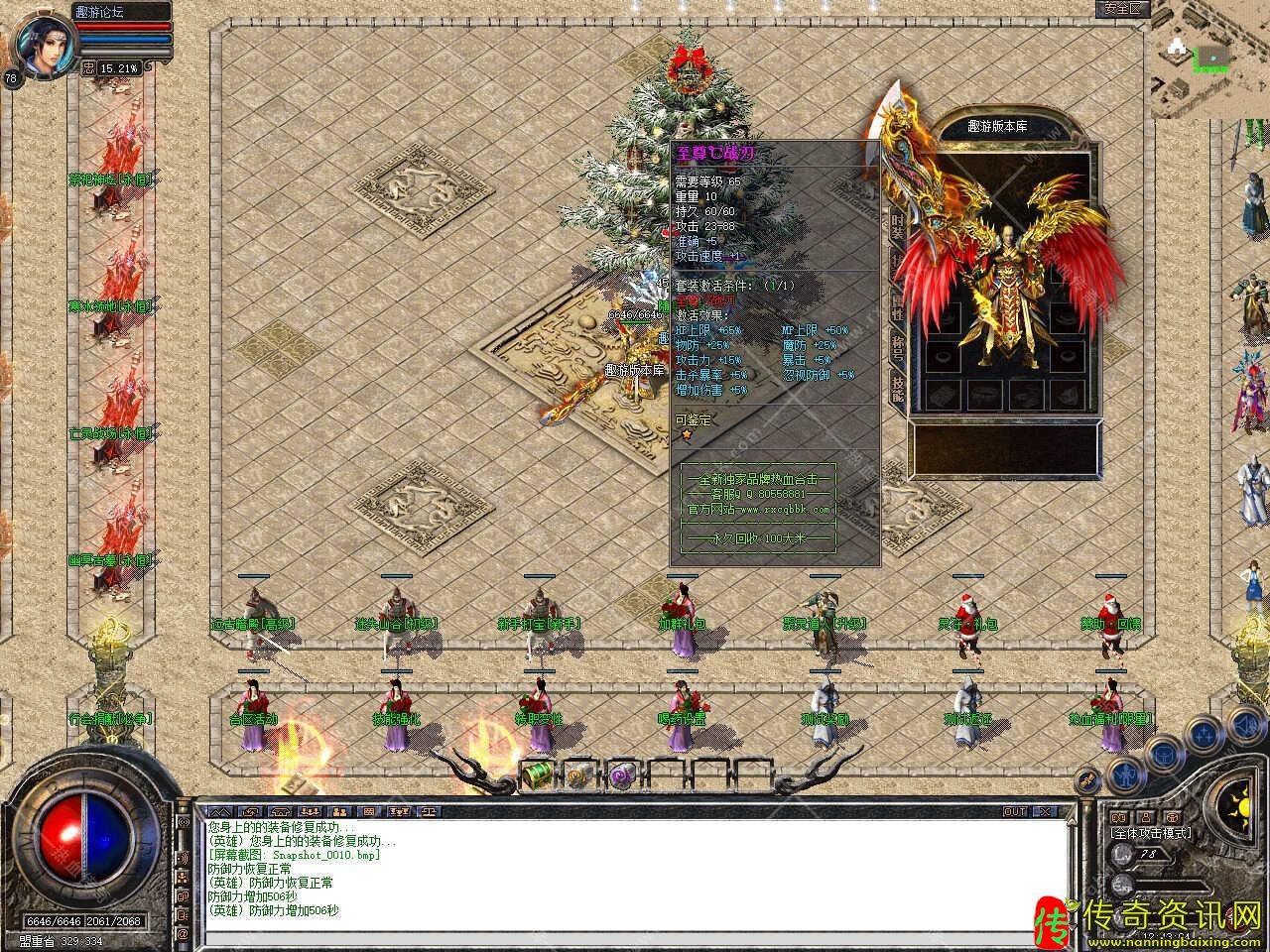1270x952 pixels.
Task: Toggle the 全体攻击模式 attack mode label
Action: [1151, 833]
